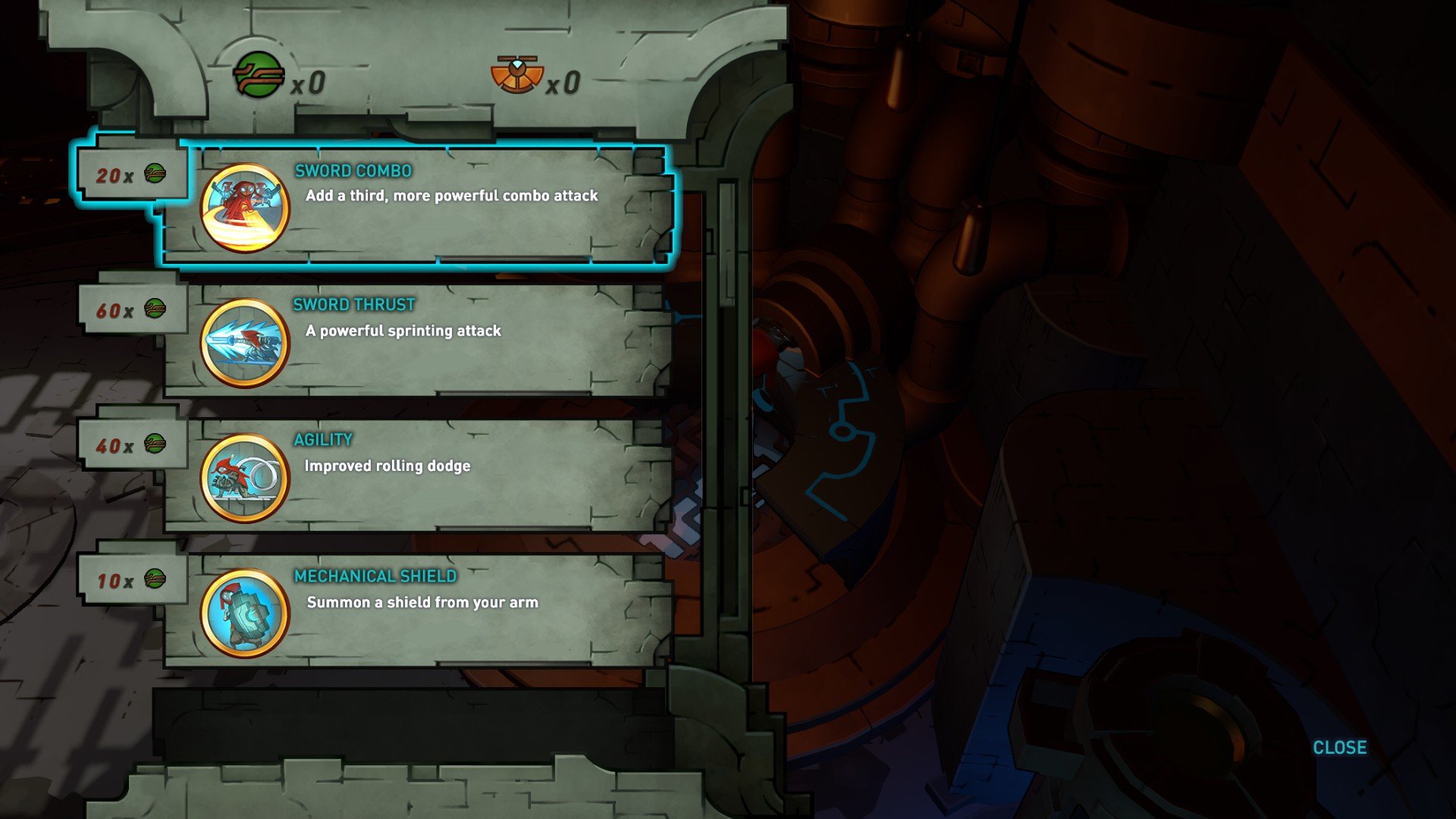
Task: Close the upgrade shop
Action: click(1339, 748)
